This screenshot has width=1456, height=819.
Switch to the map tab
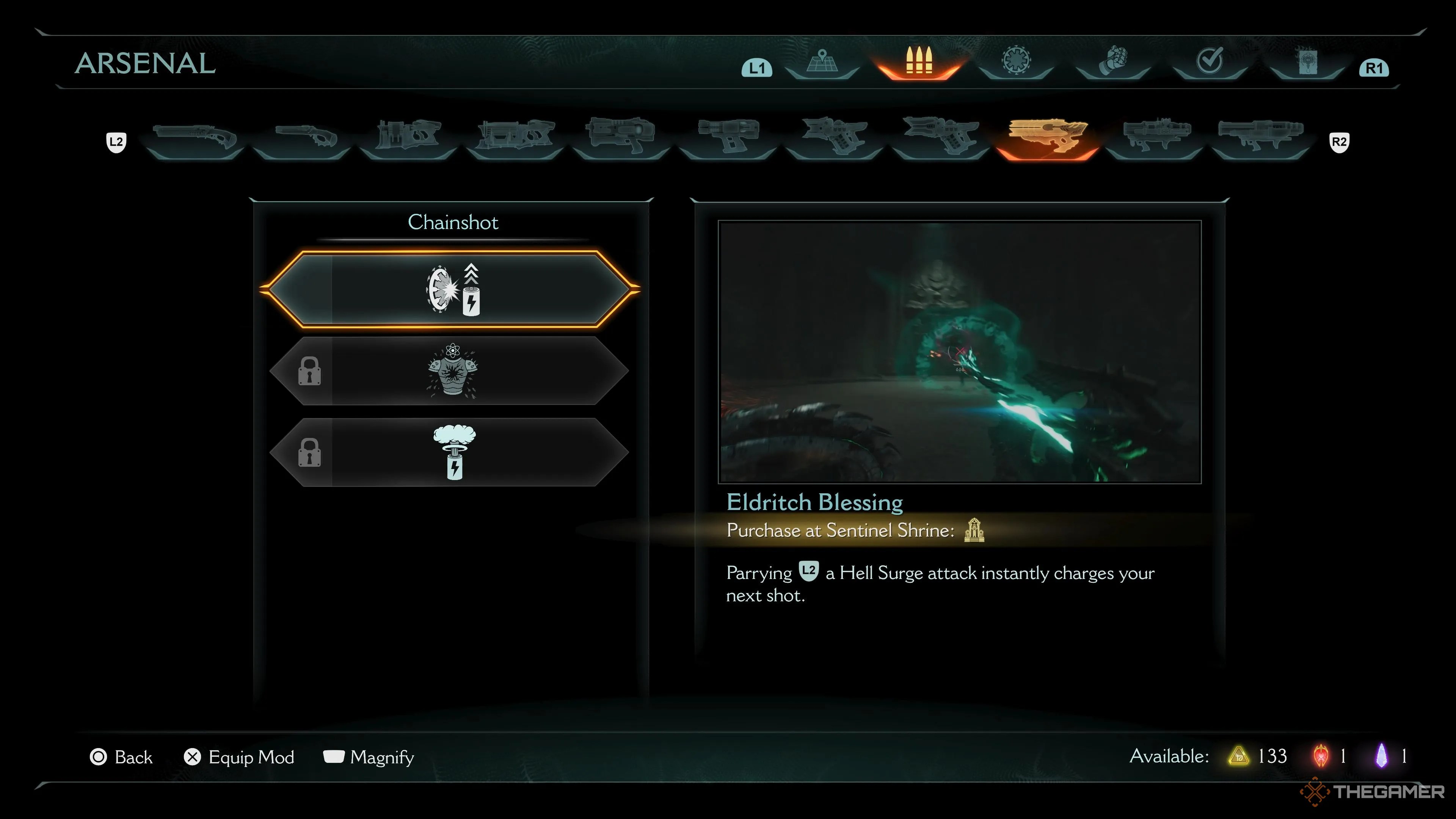coord(822,62)
